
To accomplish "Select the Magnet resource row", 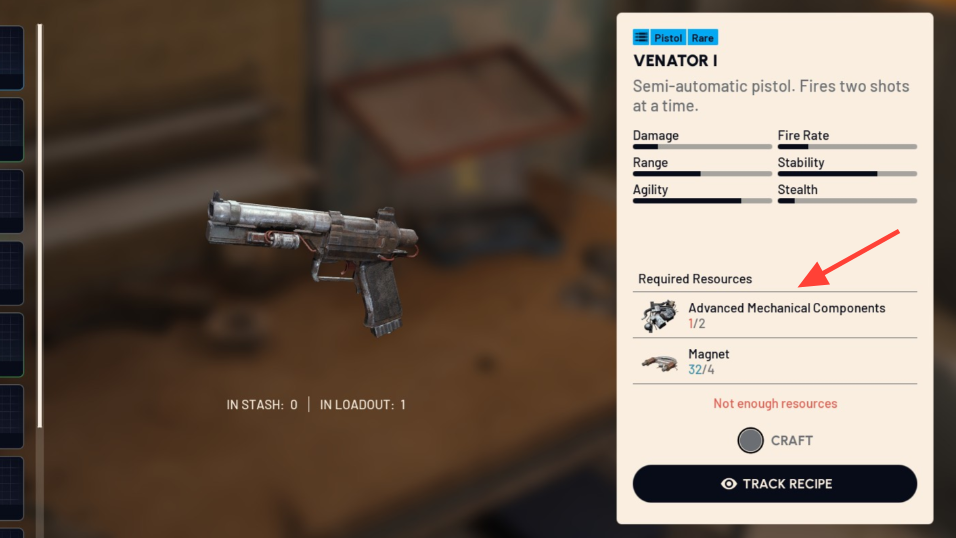I will pos(775,361).
